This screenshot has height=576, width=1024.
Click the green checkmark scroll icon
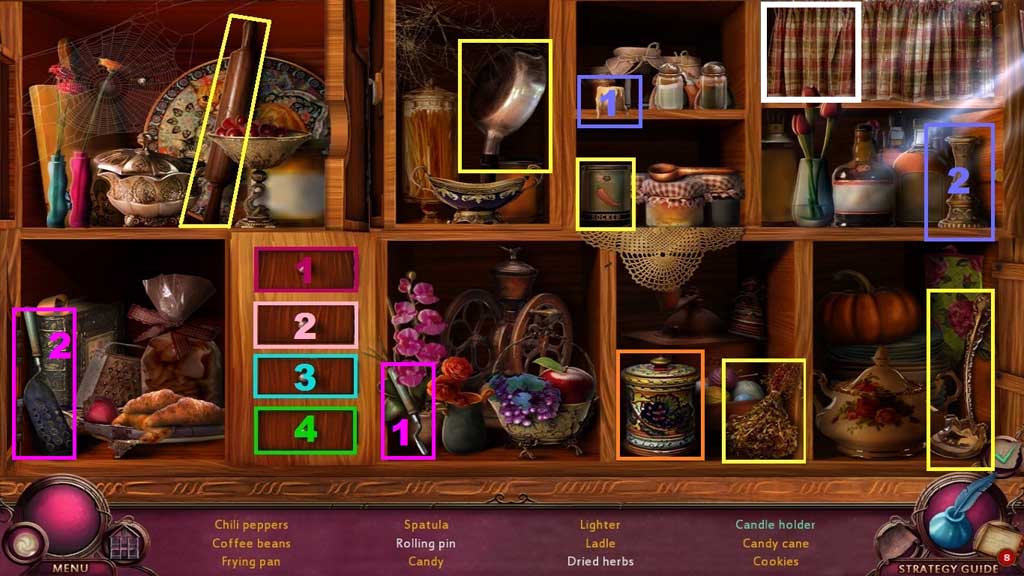[x=1004, y=456]
